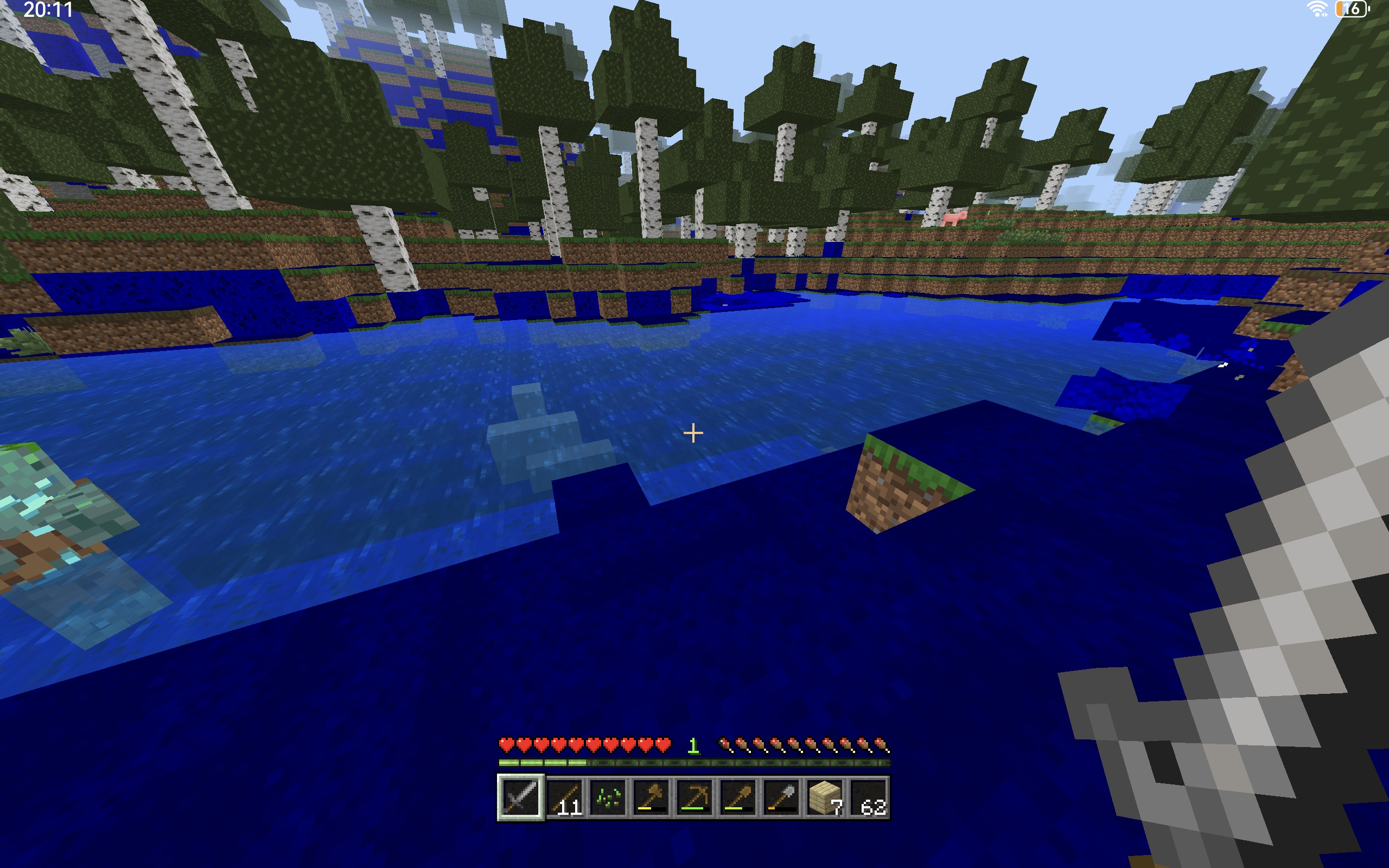The height and width of the screenshot is (868, 1389).
Task: Choose the last hotbar slot showing 62
Action: click(869, 797)
